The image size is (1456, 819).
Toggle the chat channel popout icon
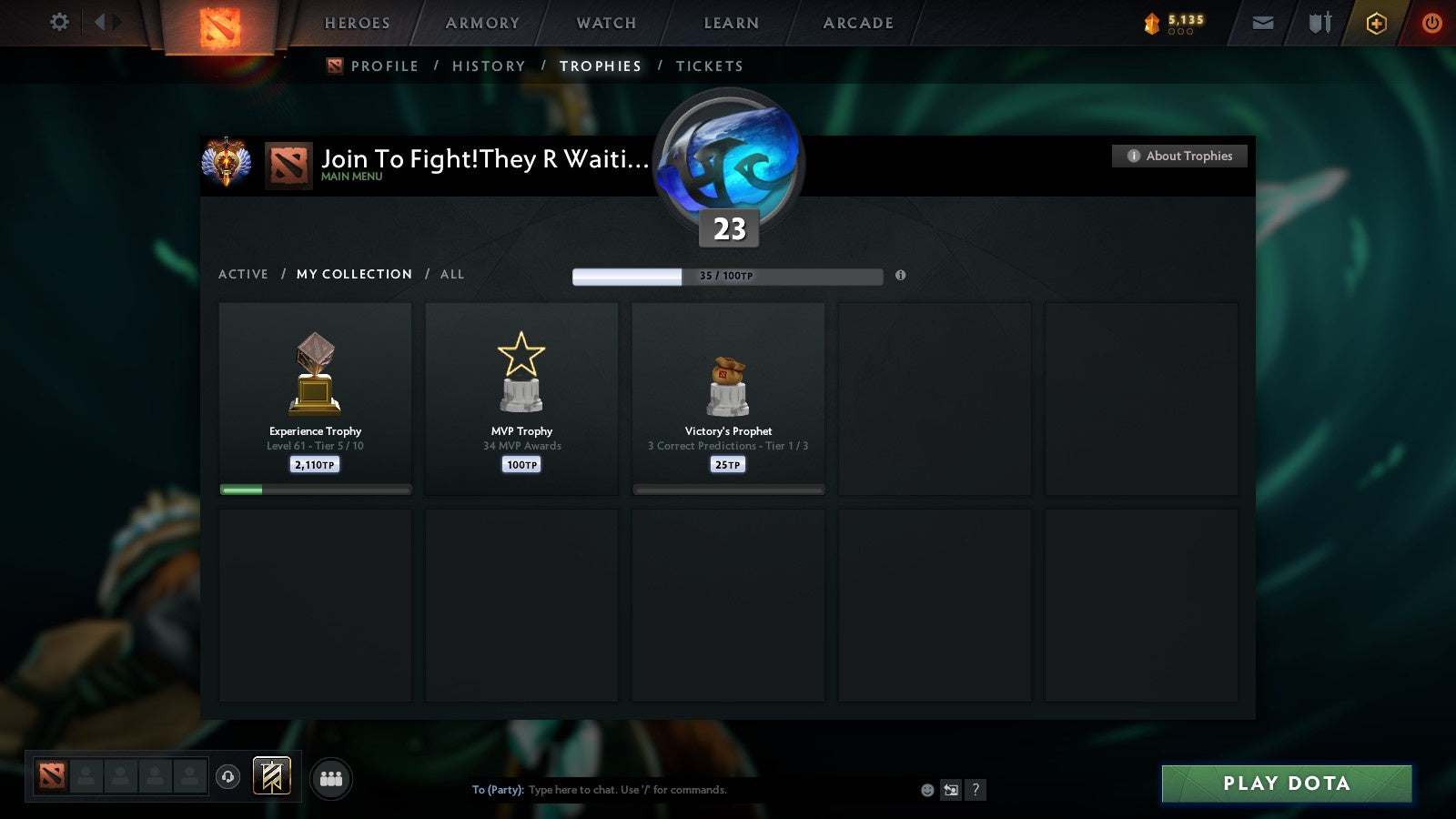tap(950, 790)
